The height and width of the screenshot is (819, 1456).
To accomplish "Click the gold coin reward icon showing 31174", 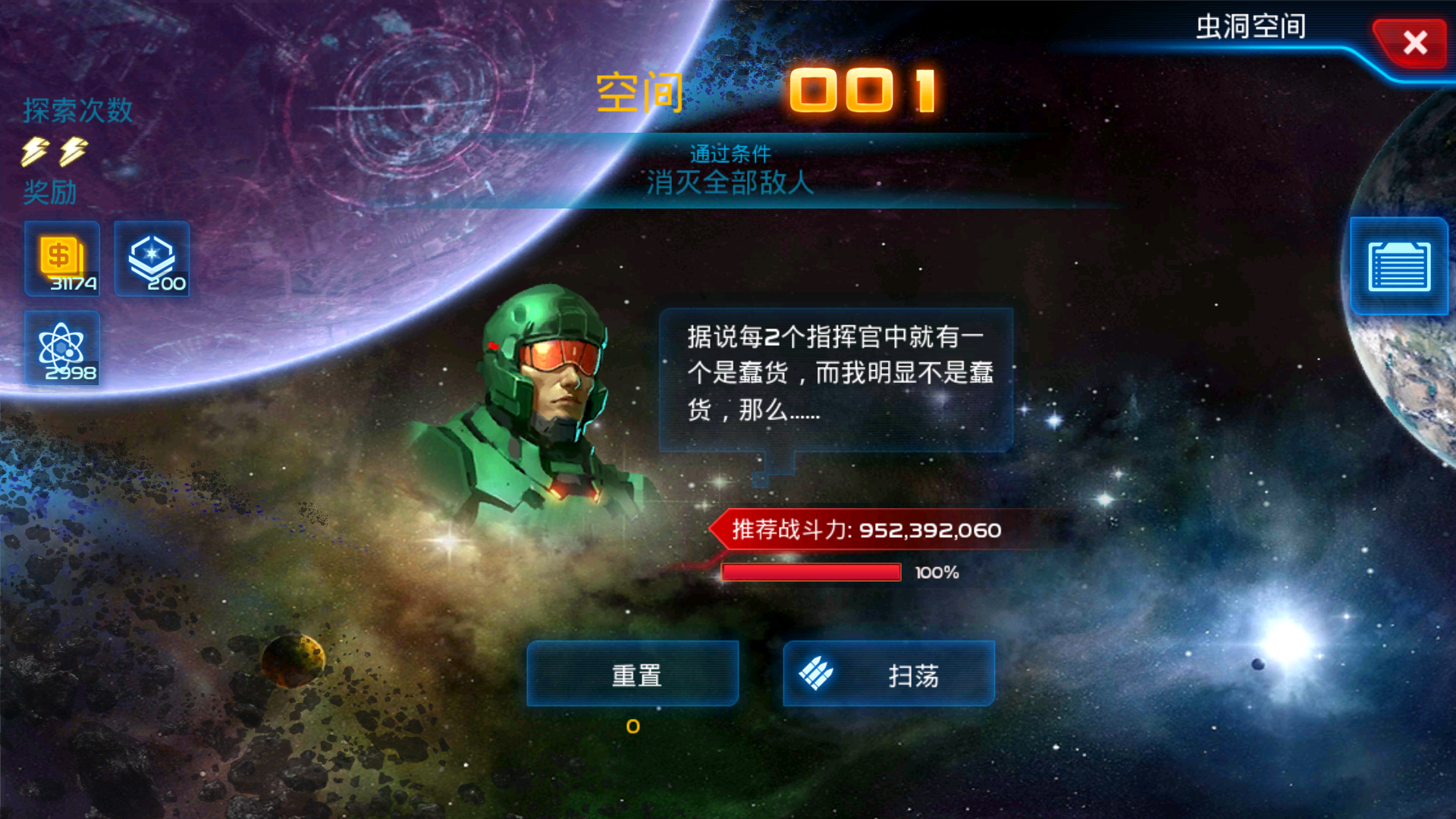I will (x=61, y=259).
